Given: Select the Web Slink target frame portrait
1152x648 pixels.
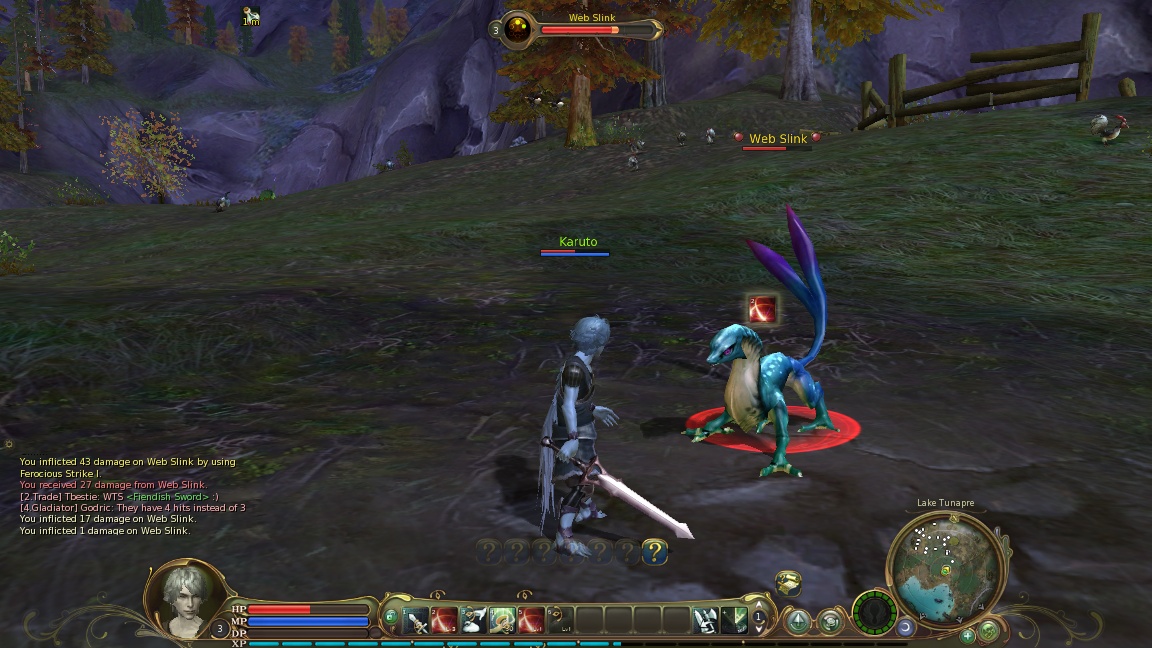Looking at the screenshot, I should pyautogui.click(x=517, y=29).
